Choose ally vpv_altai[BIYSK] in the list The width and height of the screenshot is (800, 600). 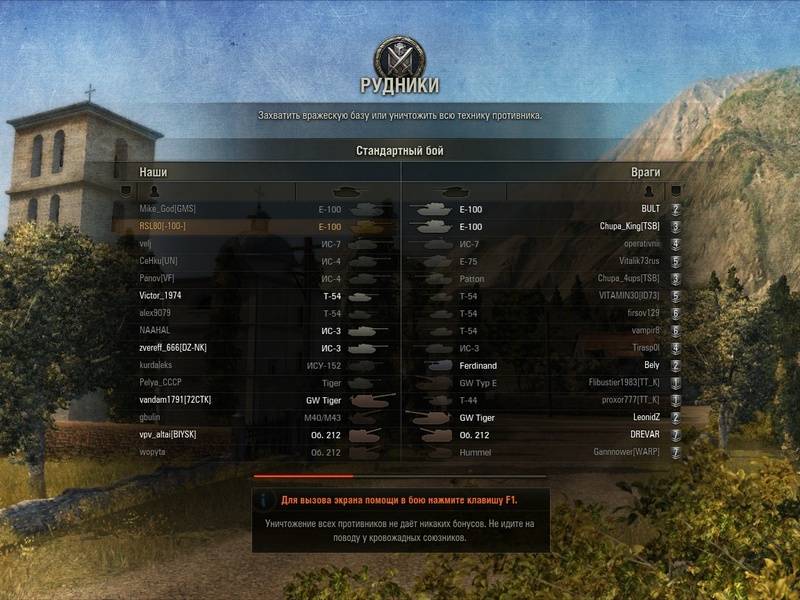168,435
